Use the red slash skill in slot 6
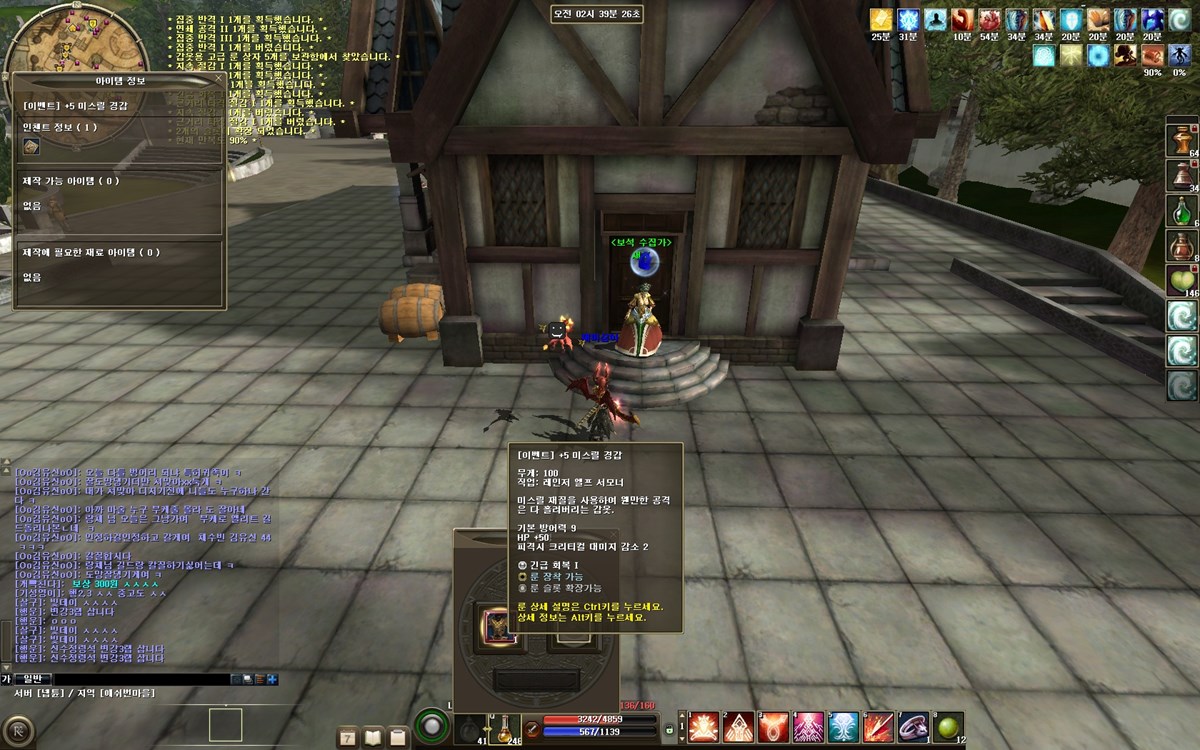Viewport: 1200px width, 750px height. (878, 727)
